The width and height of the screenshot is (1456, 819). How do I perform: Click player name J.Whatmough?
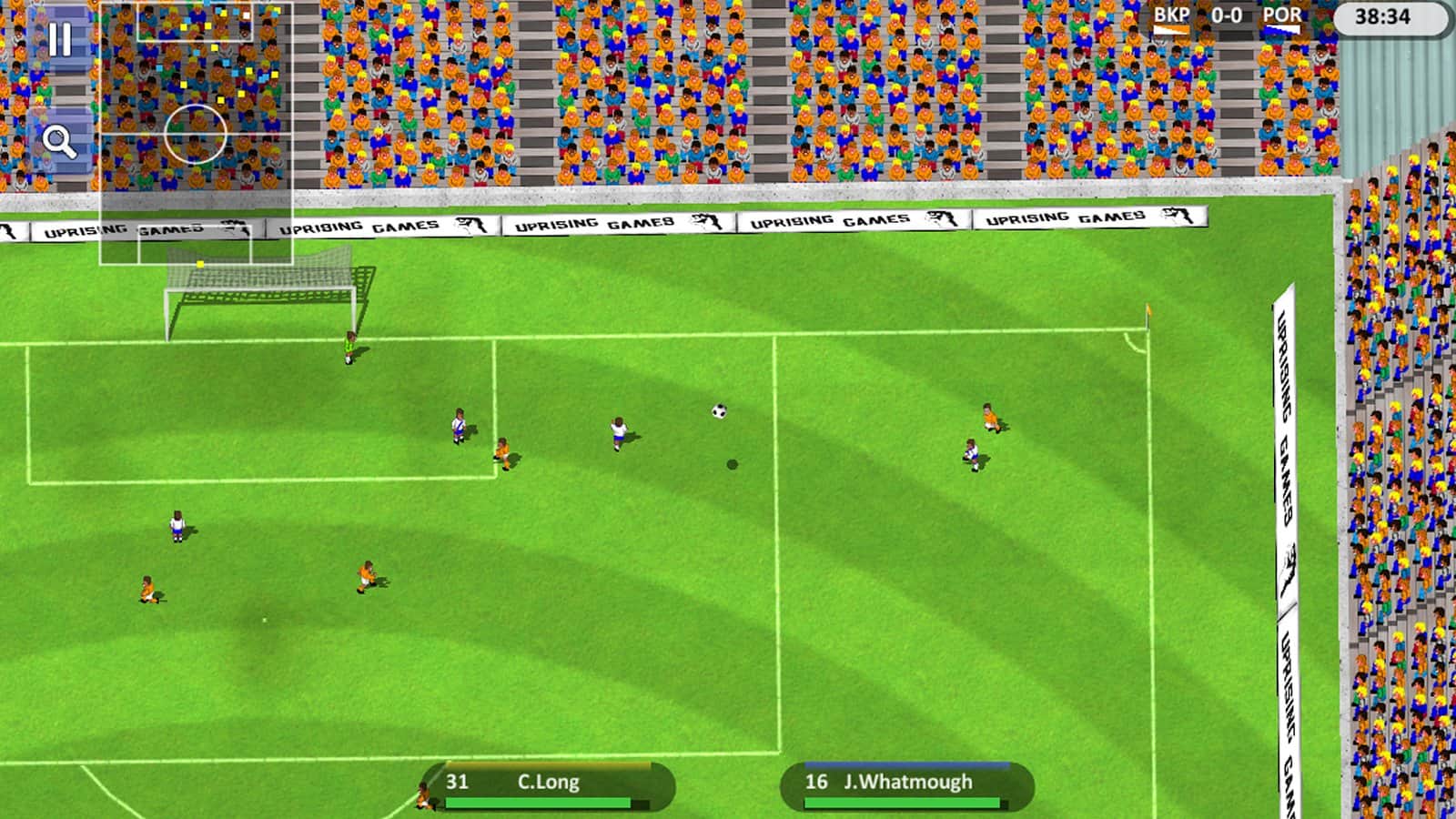[x=910, y=781]
